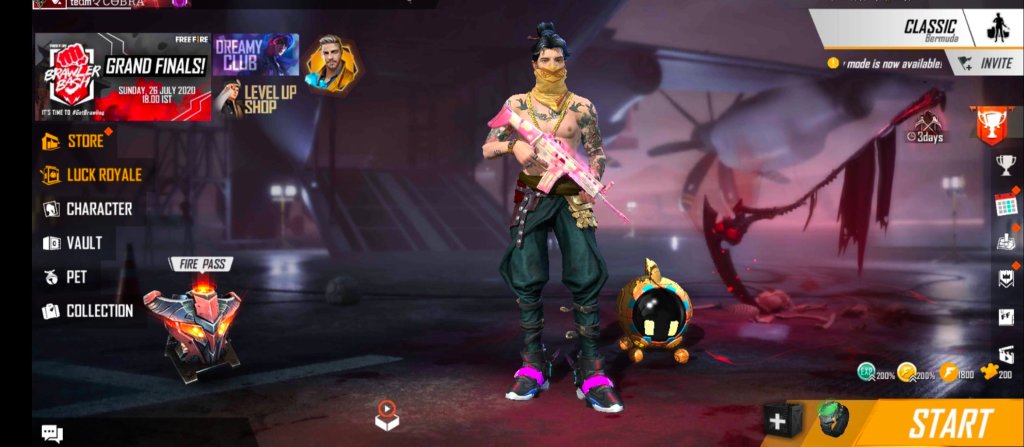Open the Fire Pass badge
Screen dimensions: 1024x447
(x=192, y=315)
